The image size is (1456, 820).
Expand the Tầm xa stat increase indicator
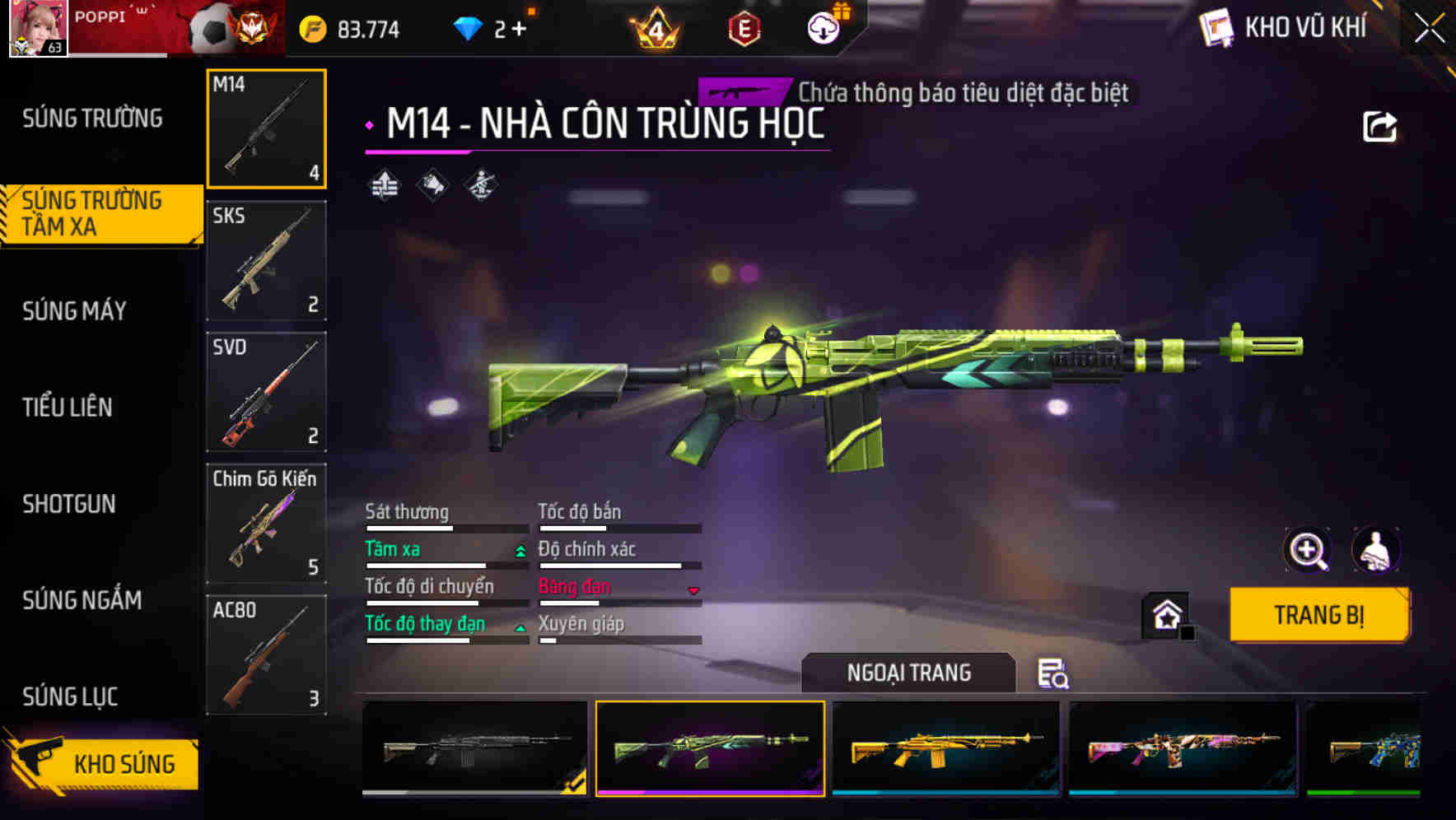pos(520,552)
